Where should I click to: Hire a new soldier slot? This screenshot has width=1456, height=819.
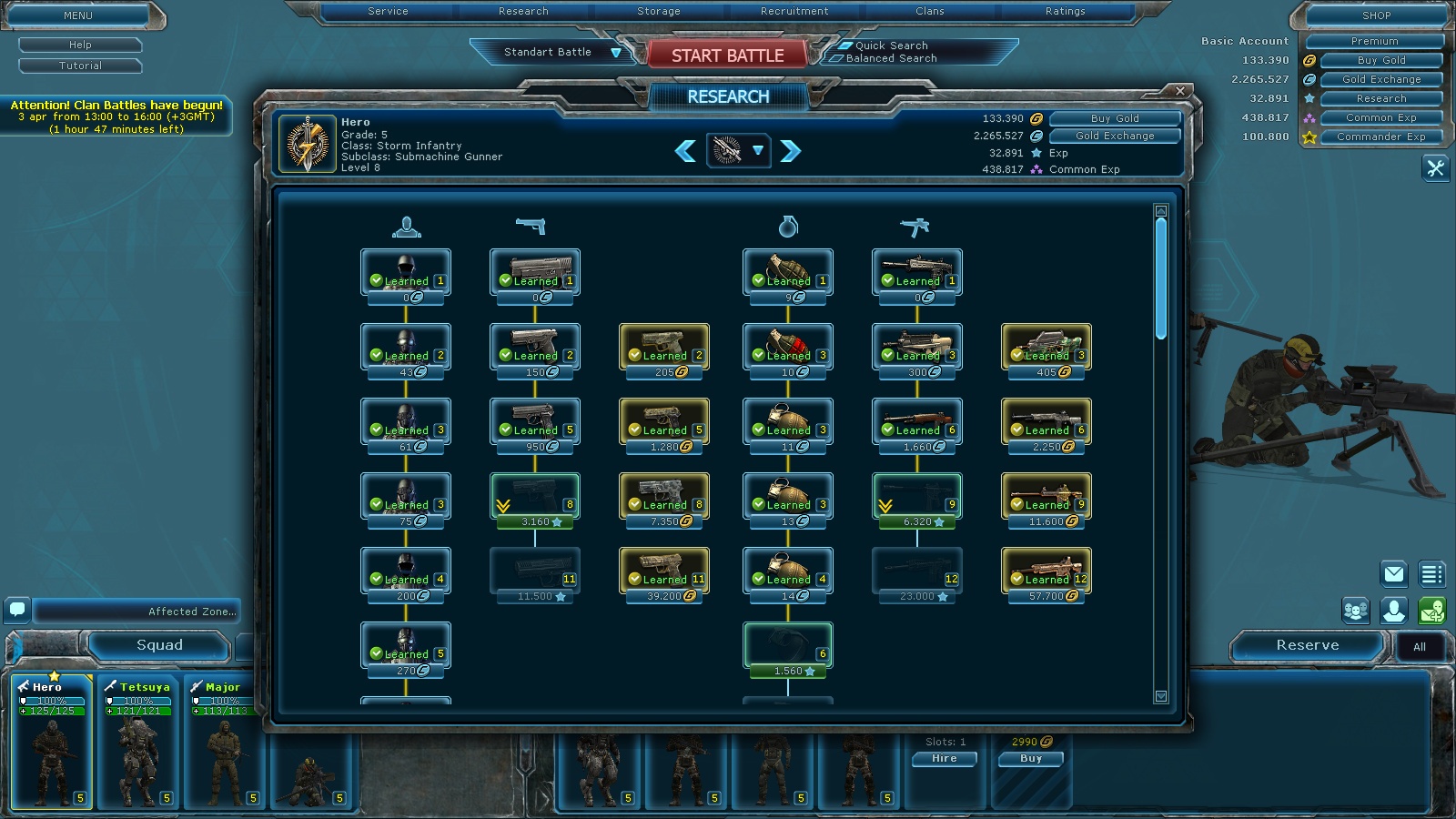tap(944, 758)
